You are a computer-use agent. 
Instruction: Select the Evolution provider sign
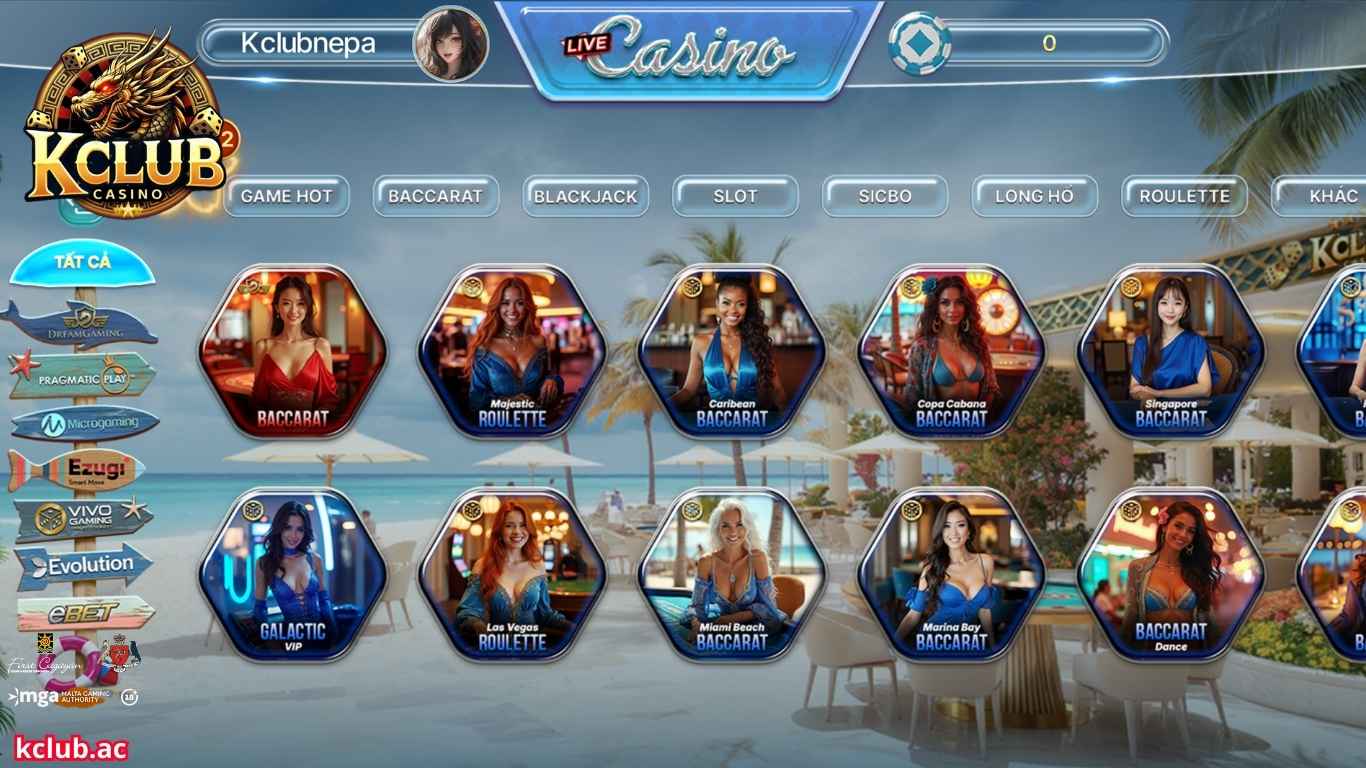pos(84,564)
